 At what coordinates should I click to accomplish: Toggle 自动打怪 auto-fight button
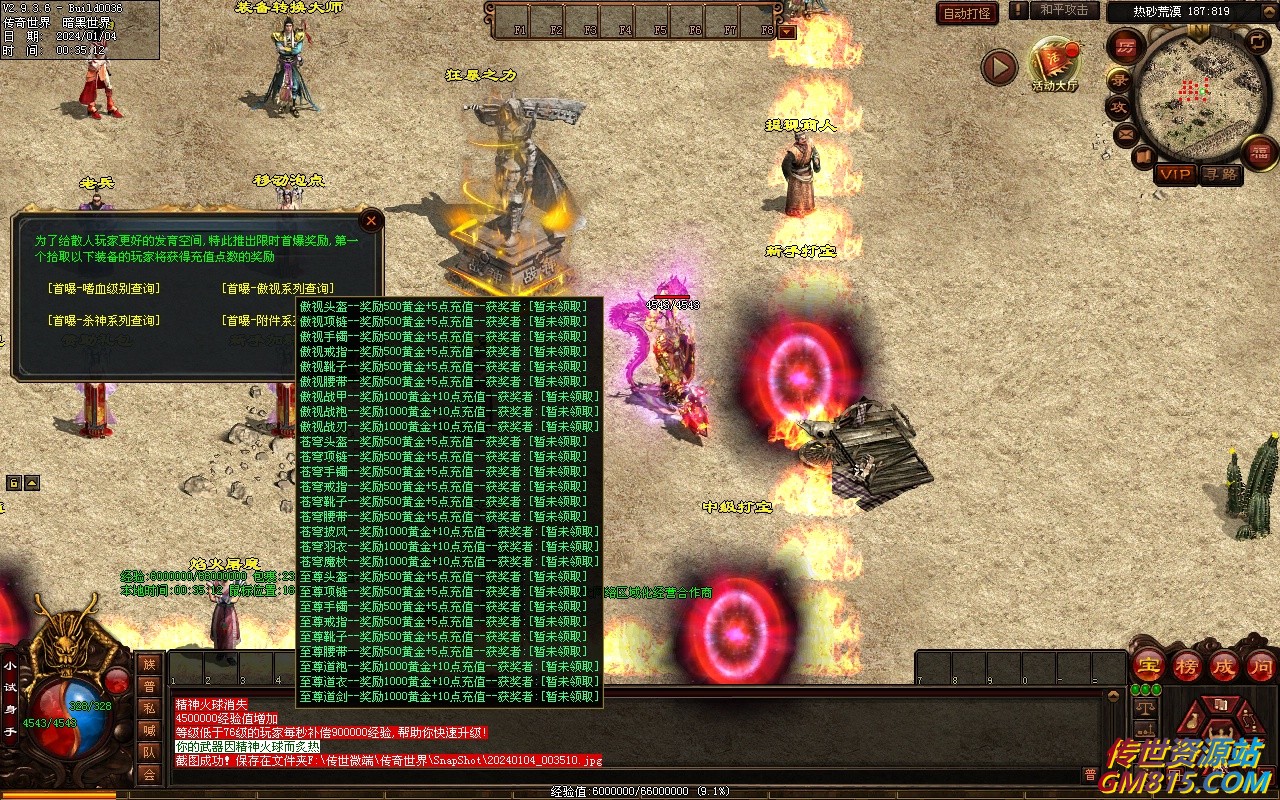(967, 13)
